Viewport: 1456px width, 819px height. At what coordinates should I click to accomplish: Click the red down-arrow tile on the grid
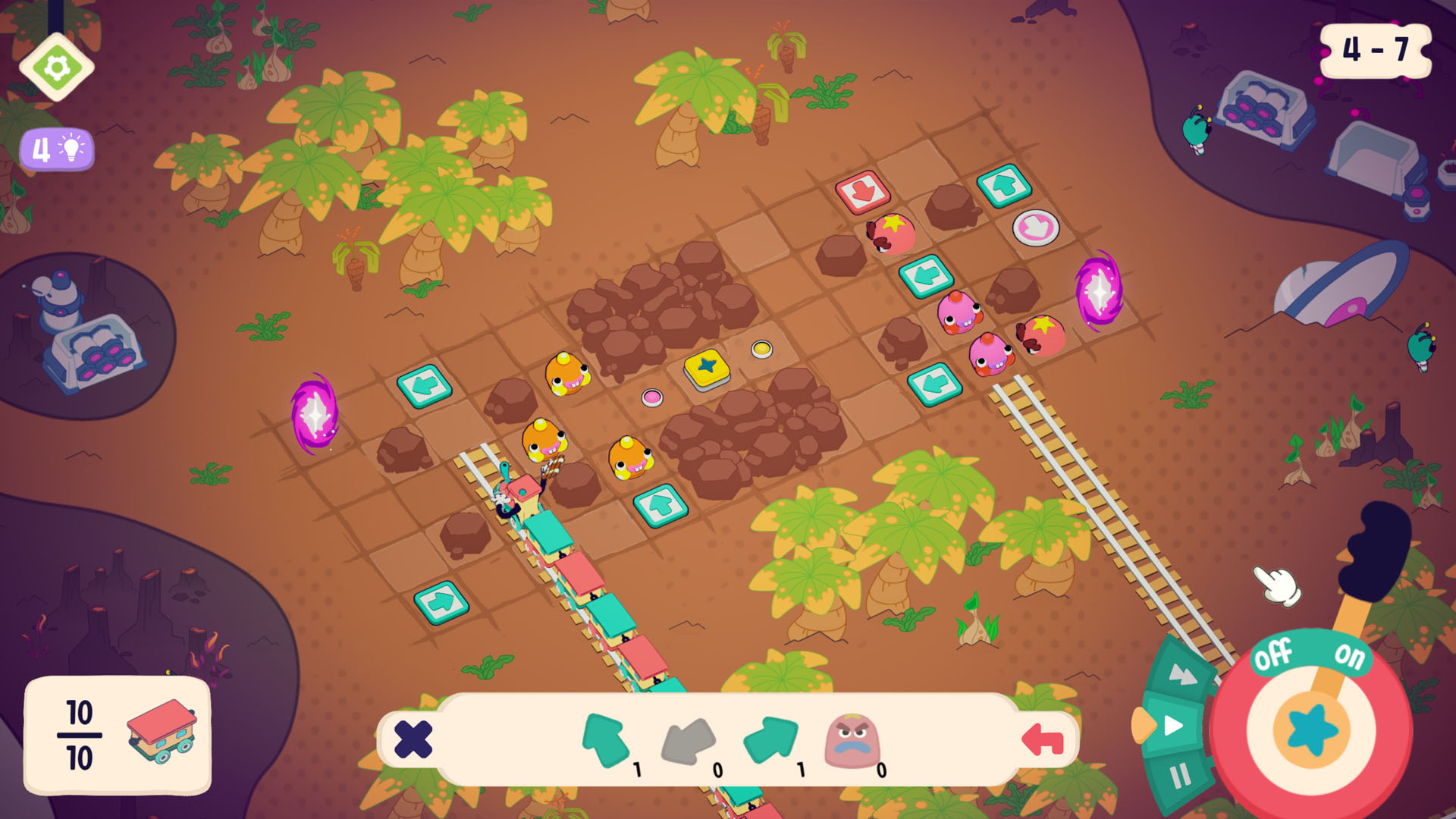click(x=862, y=192)
